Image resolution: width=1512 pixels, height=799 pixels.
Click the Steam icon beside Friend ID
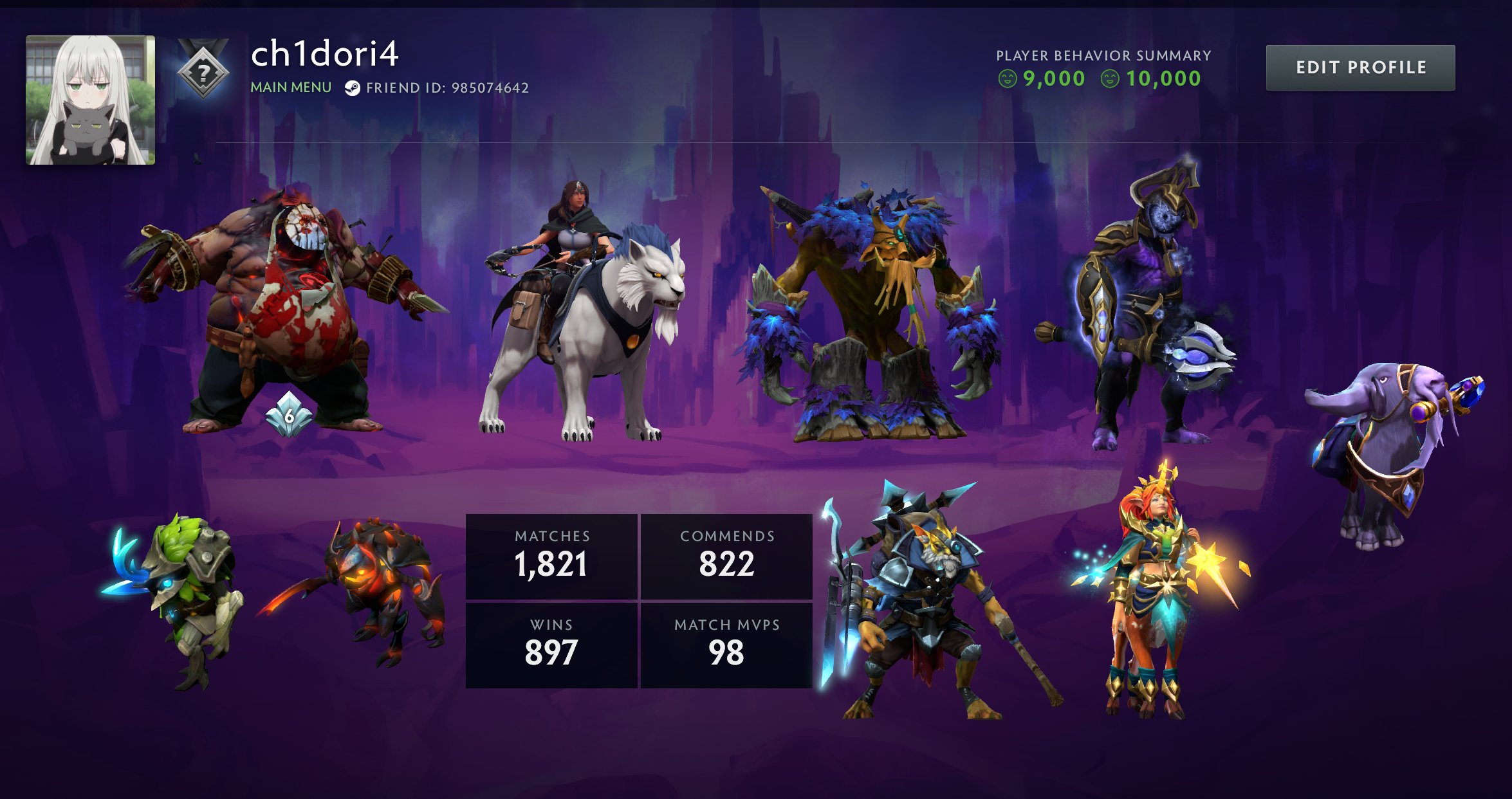352,88
